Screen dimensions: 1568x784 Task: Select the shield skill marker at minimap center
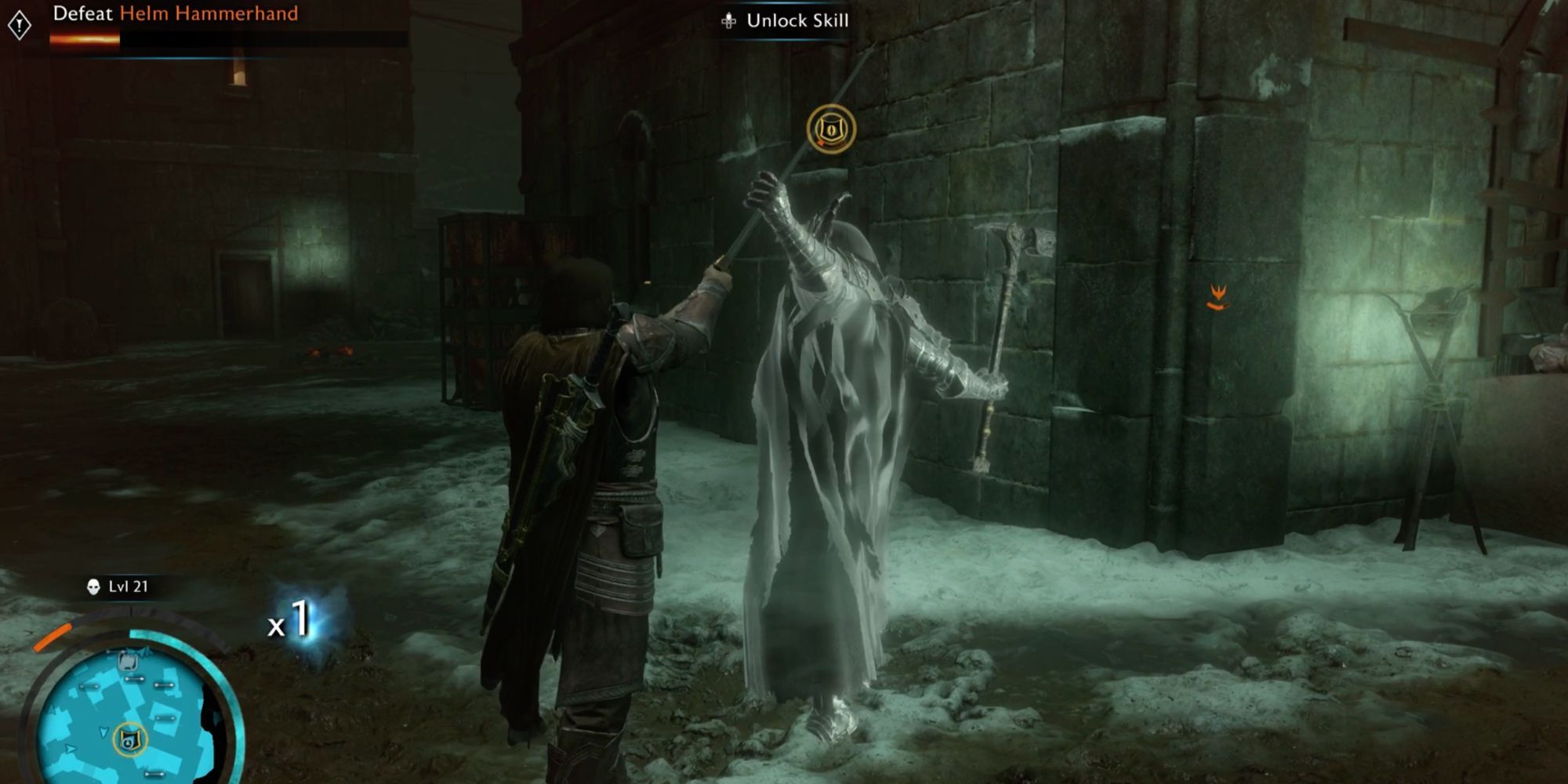(131, 740)
